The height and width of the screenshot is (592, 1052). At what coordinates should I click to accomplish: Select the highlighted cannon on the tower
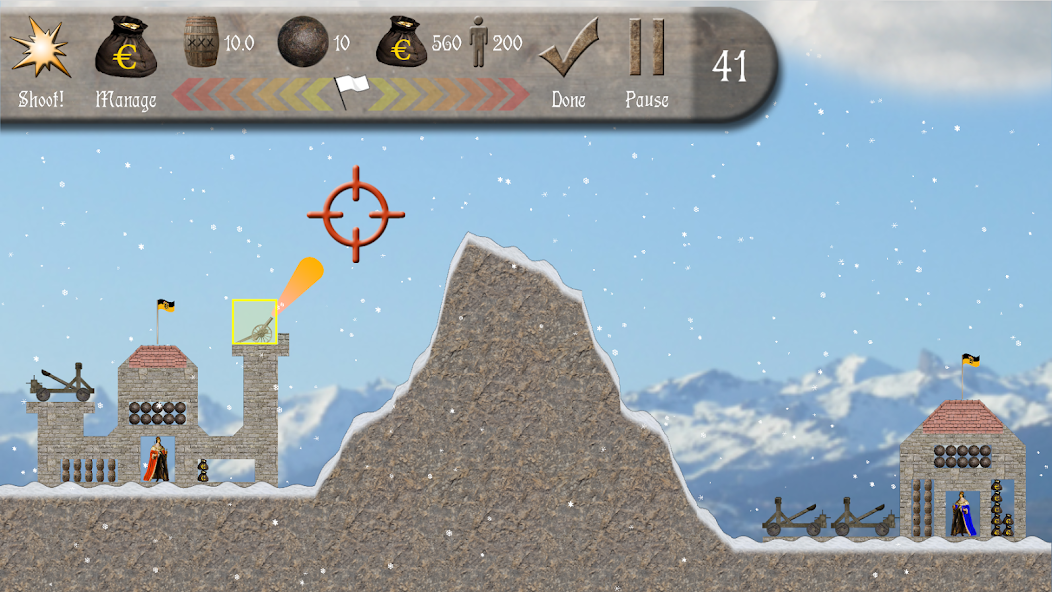(255, 322)
